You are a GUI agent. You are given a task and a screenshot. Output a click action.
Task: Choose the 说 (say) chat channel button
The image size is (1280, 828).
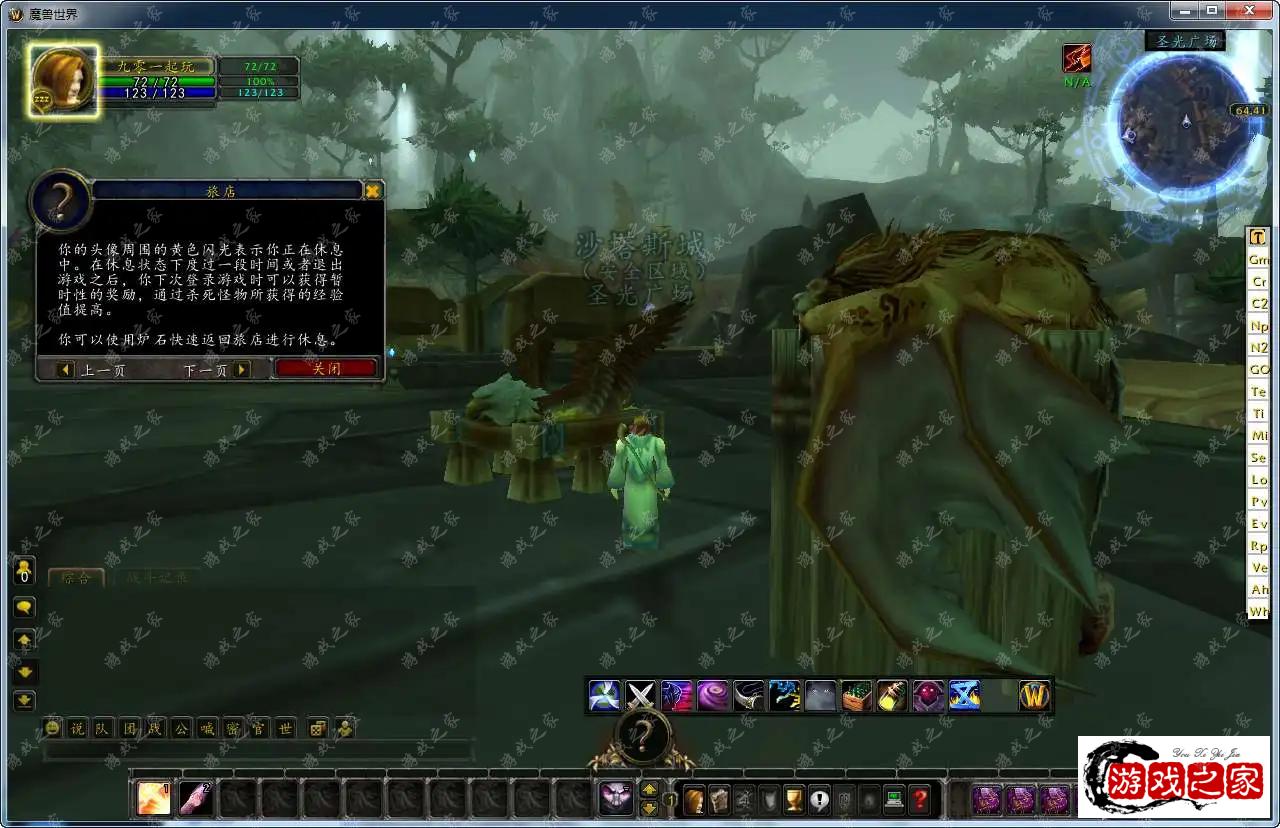click(x=78, y=729)
